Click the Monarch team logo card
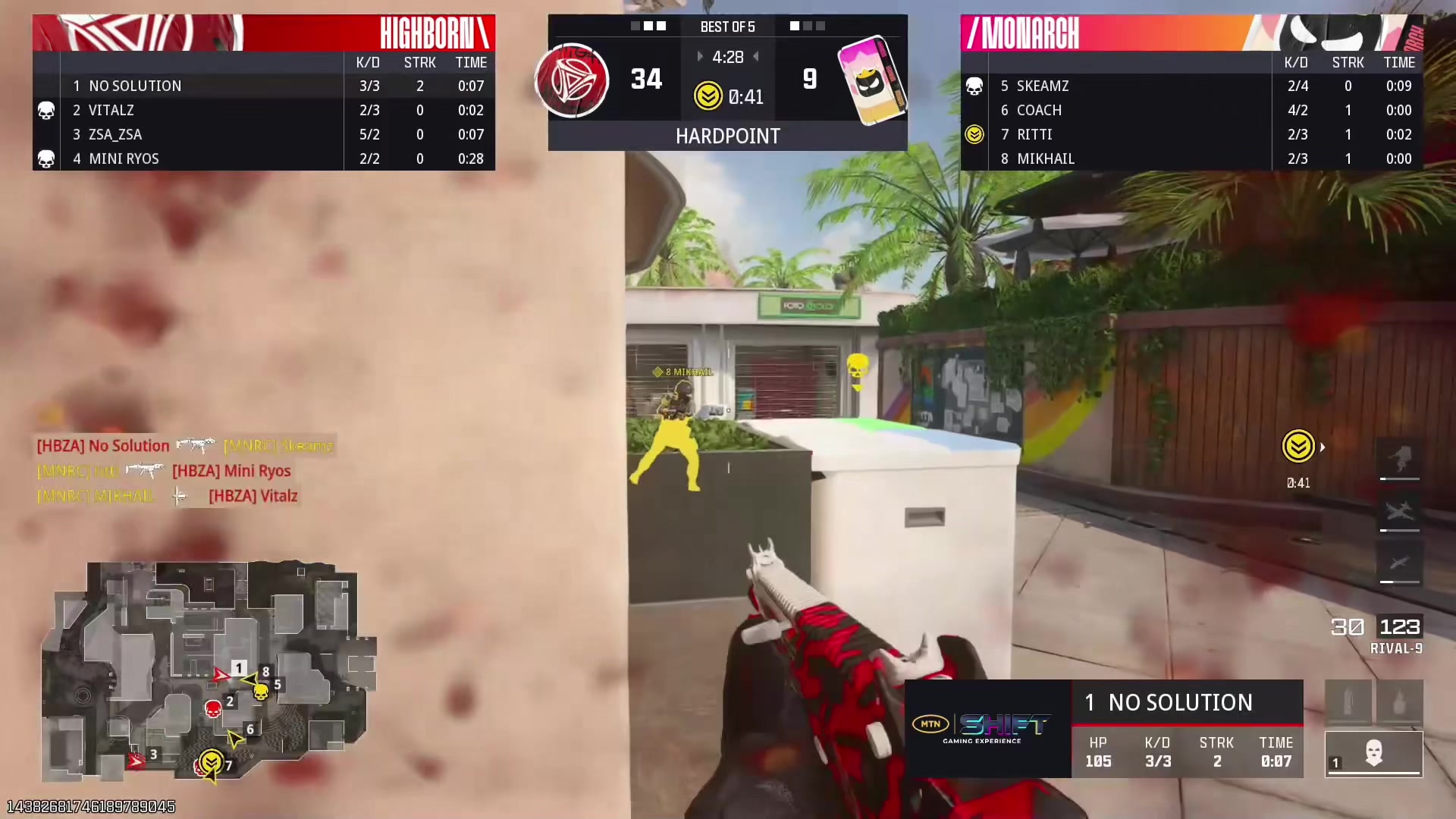The height and width of the screenshot is (819, 1456). pyautogui.click(x=872, y=80)
